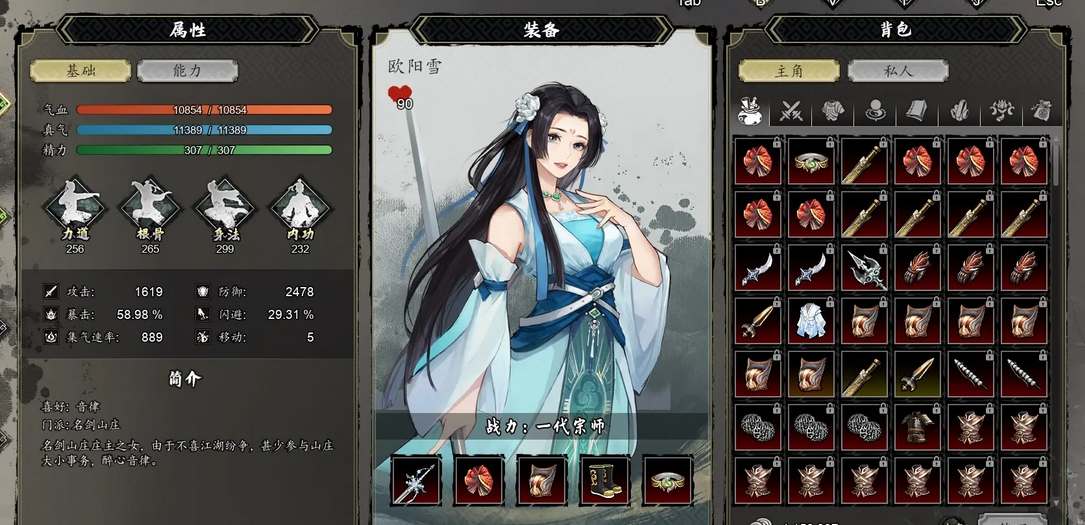Switch to the 私人 backpack tab
The height and width of the screenshot is (525, 1085).
point(897,71)
